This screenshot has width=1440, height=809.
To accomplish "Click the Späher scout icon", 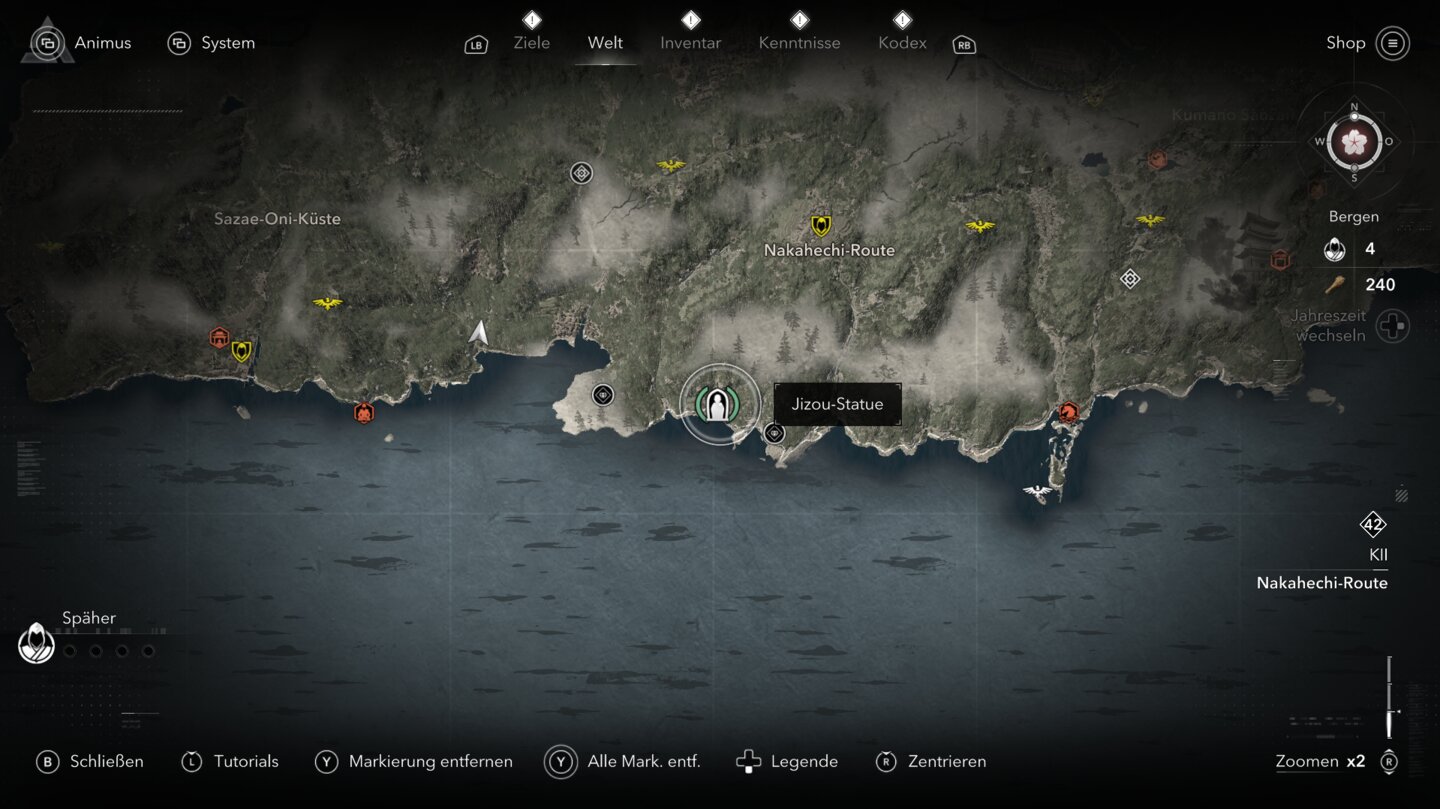I will click(x=37, y=642).
